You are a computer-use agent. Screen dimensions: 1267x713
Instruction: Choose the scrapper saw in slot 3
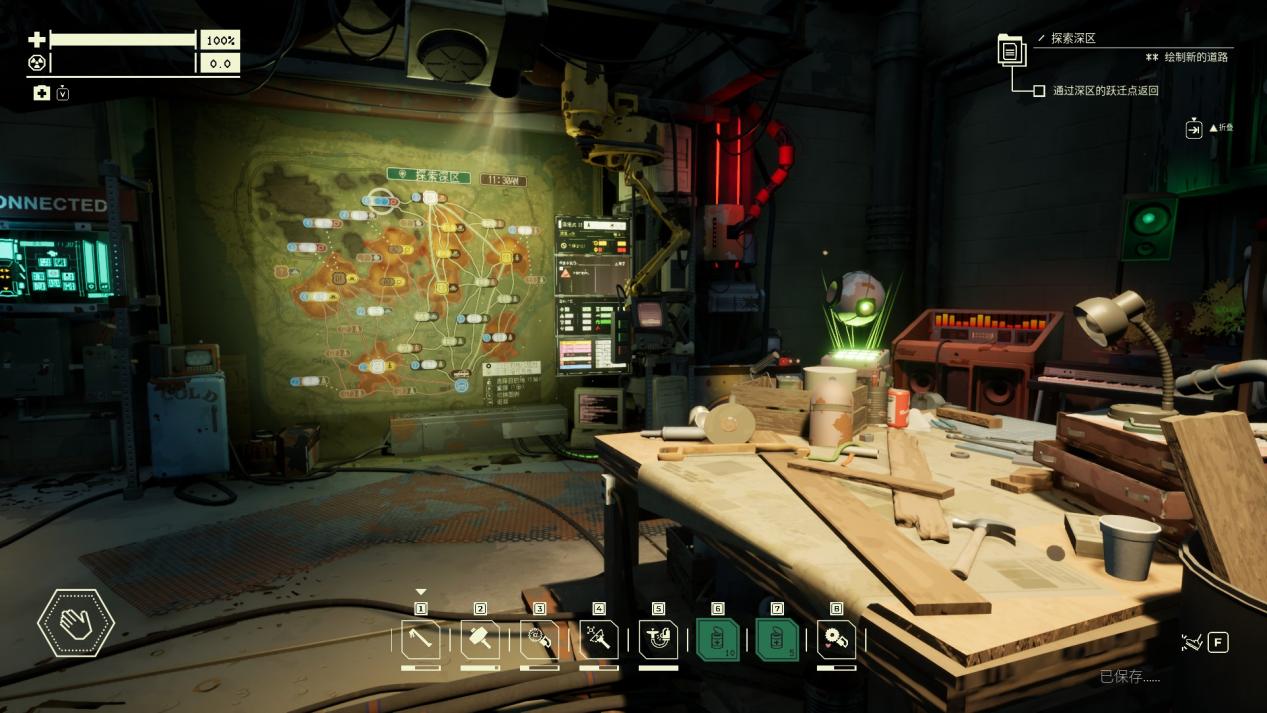coord(540,640)
